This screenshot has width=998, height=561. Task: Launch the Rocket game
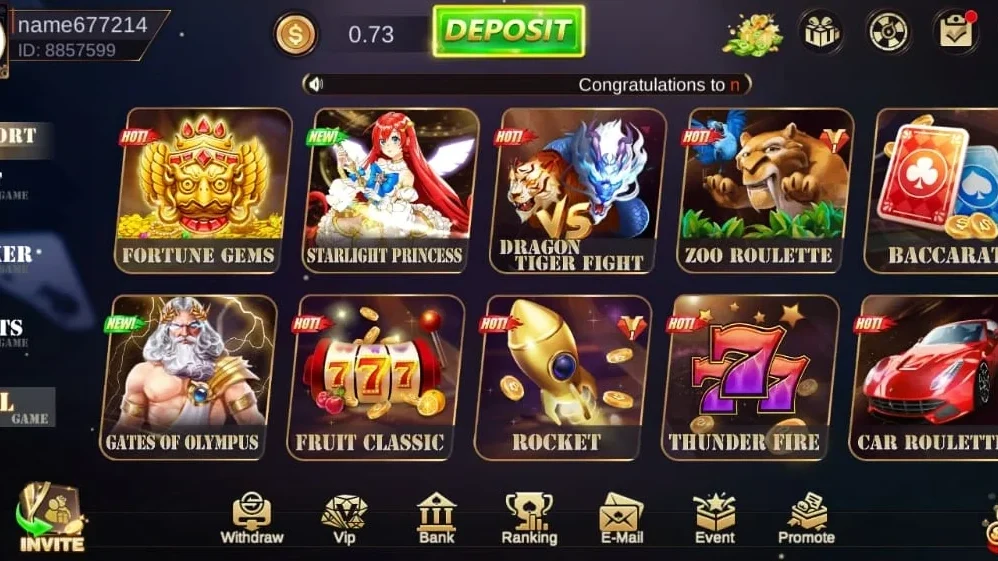pyautogui.click(x=561, y=377)
